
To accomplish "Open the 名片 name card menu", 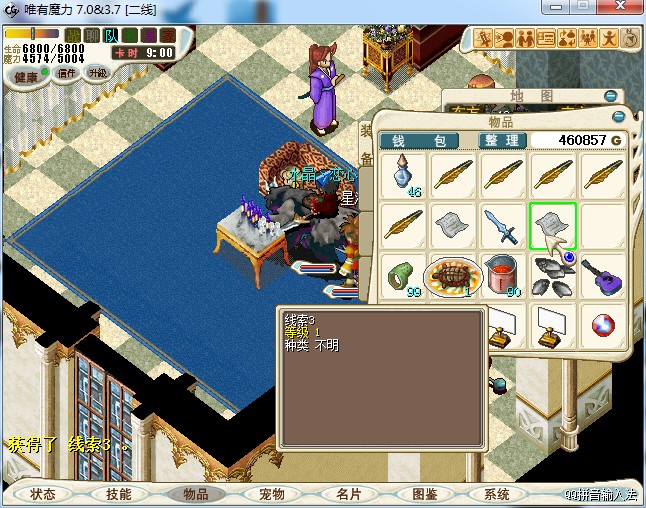I will (x=348, y=494).
